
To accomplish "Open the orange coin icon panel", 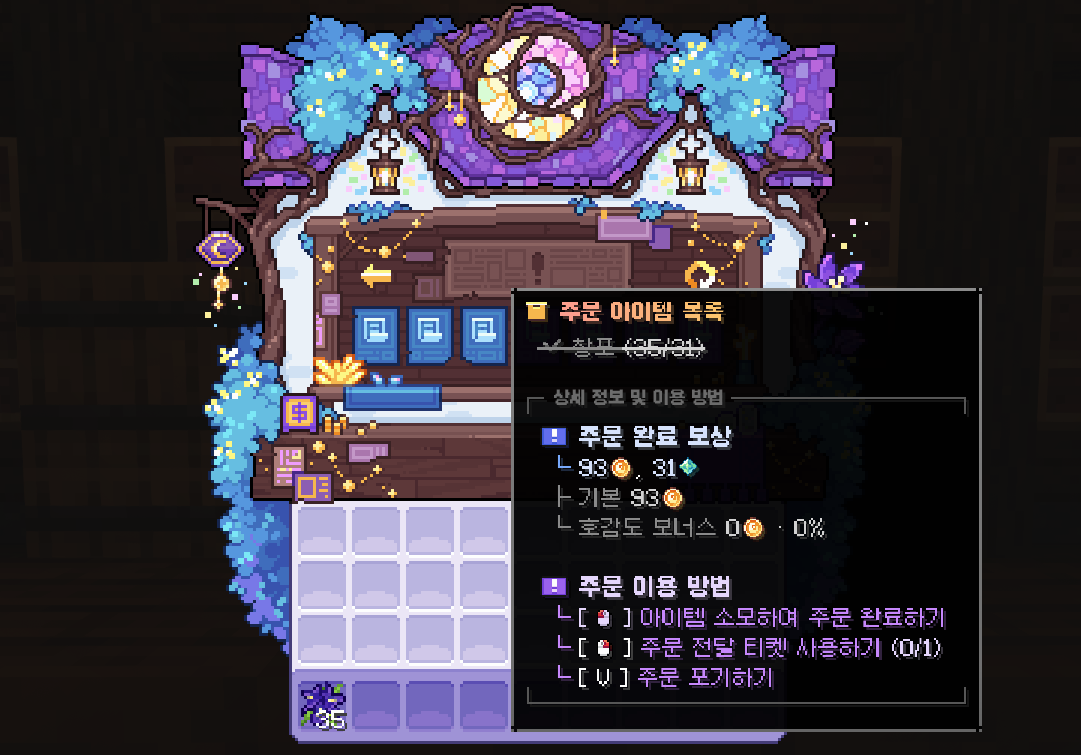I will [x=299, y=412].
